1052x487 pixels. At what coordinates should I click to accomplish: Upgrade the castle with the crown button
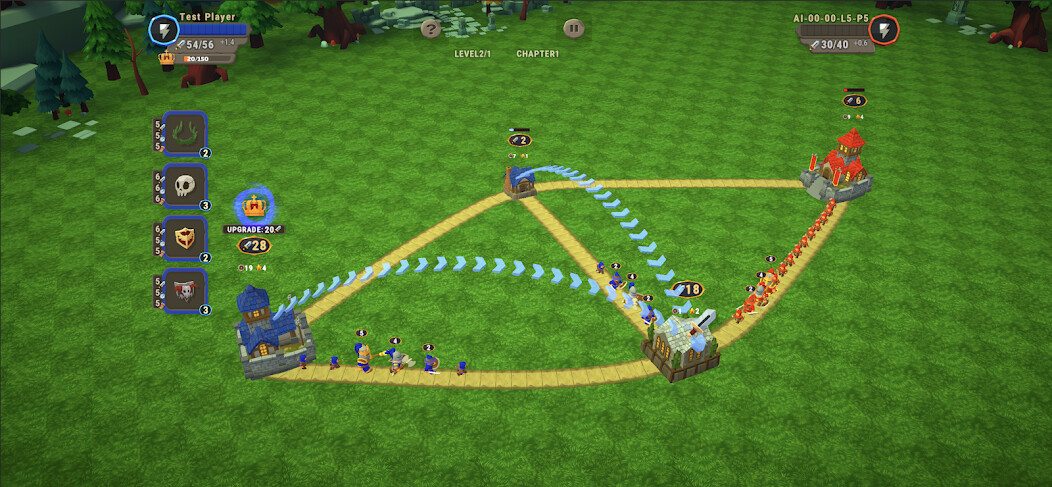click(255, 208)
